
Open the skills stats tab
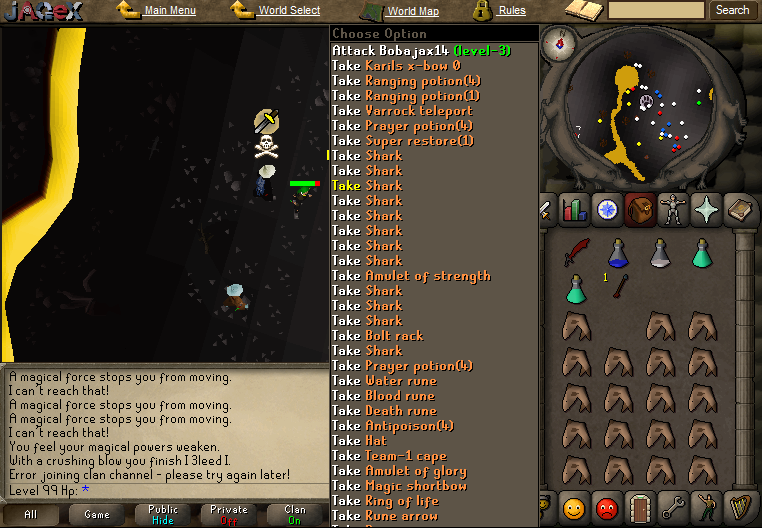574,210
